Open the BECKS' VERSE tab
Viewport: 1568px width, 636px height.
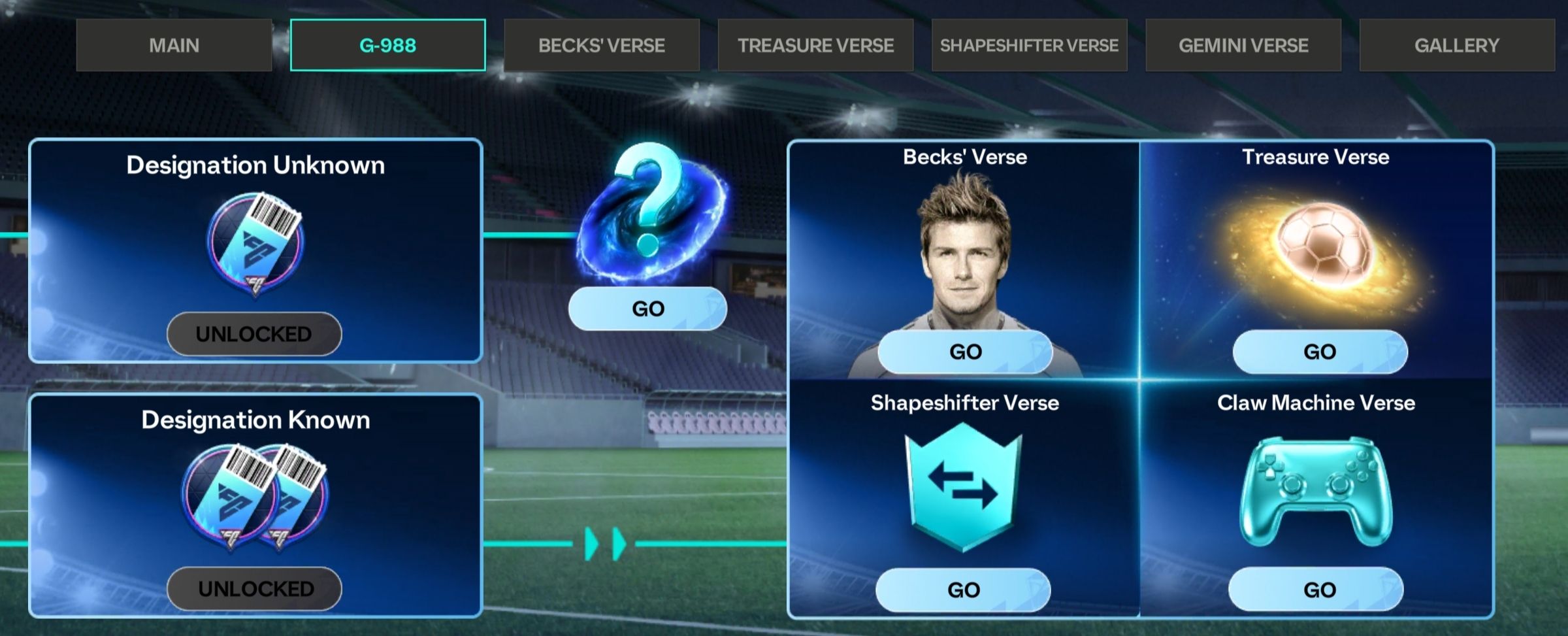coord(601,45)
